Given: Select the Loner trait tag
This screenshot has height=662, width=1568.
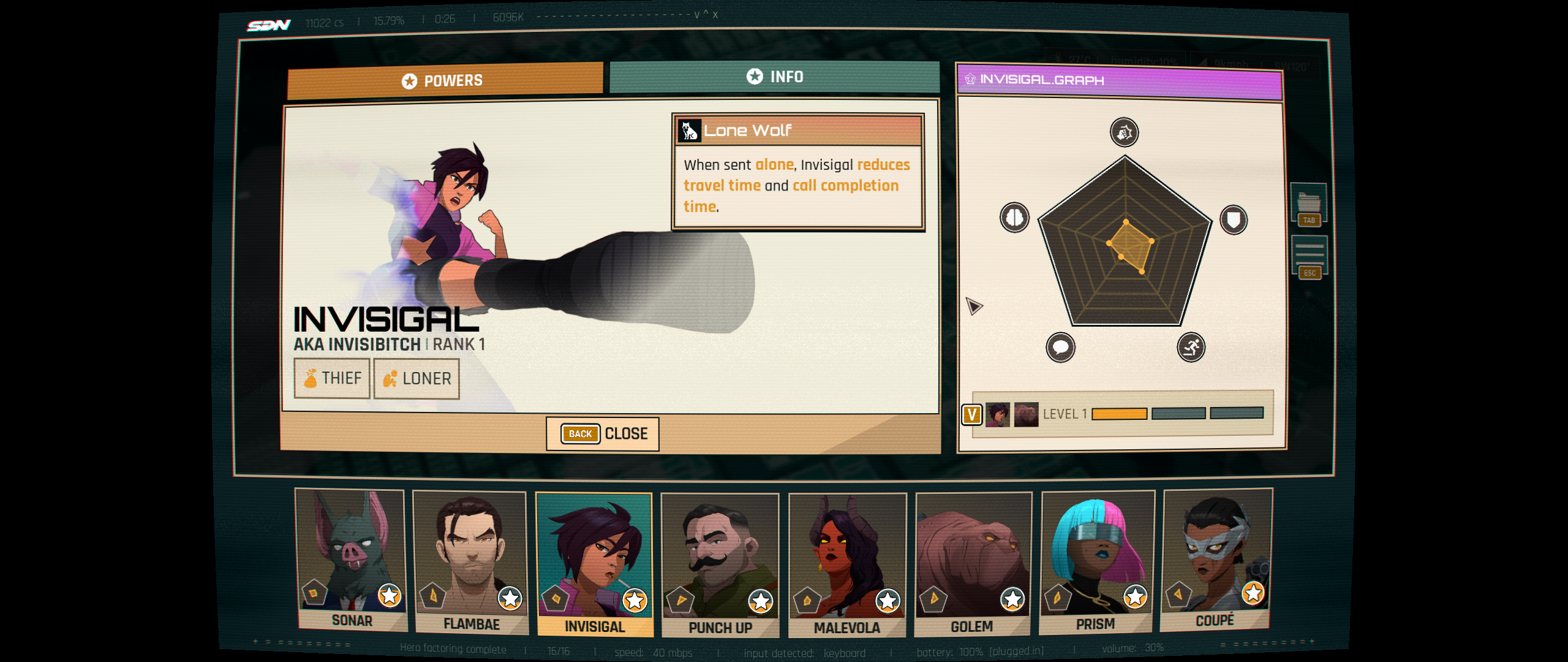Looking at the screenshot, I should coord(417,379).
